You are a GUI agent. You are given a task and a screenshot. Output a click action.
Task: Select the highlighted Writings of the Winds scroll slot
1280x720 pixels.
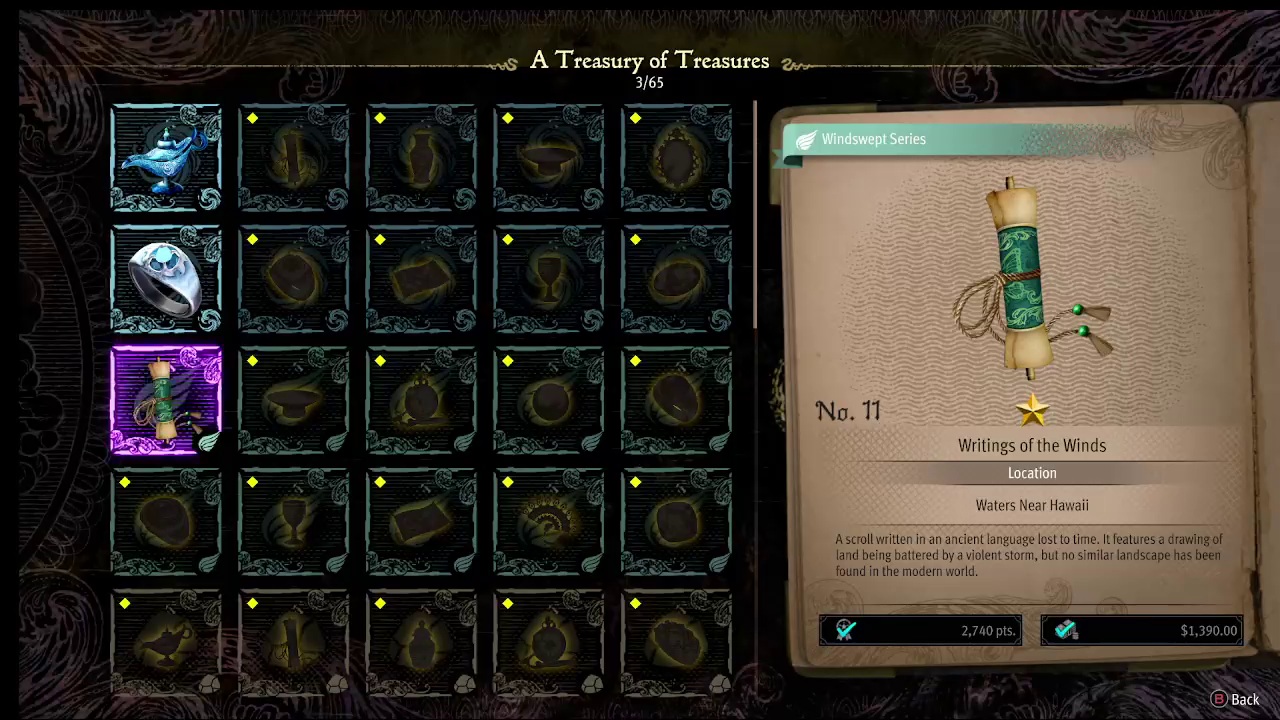166,401
